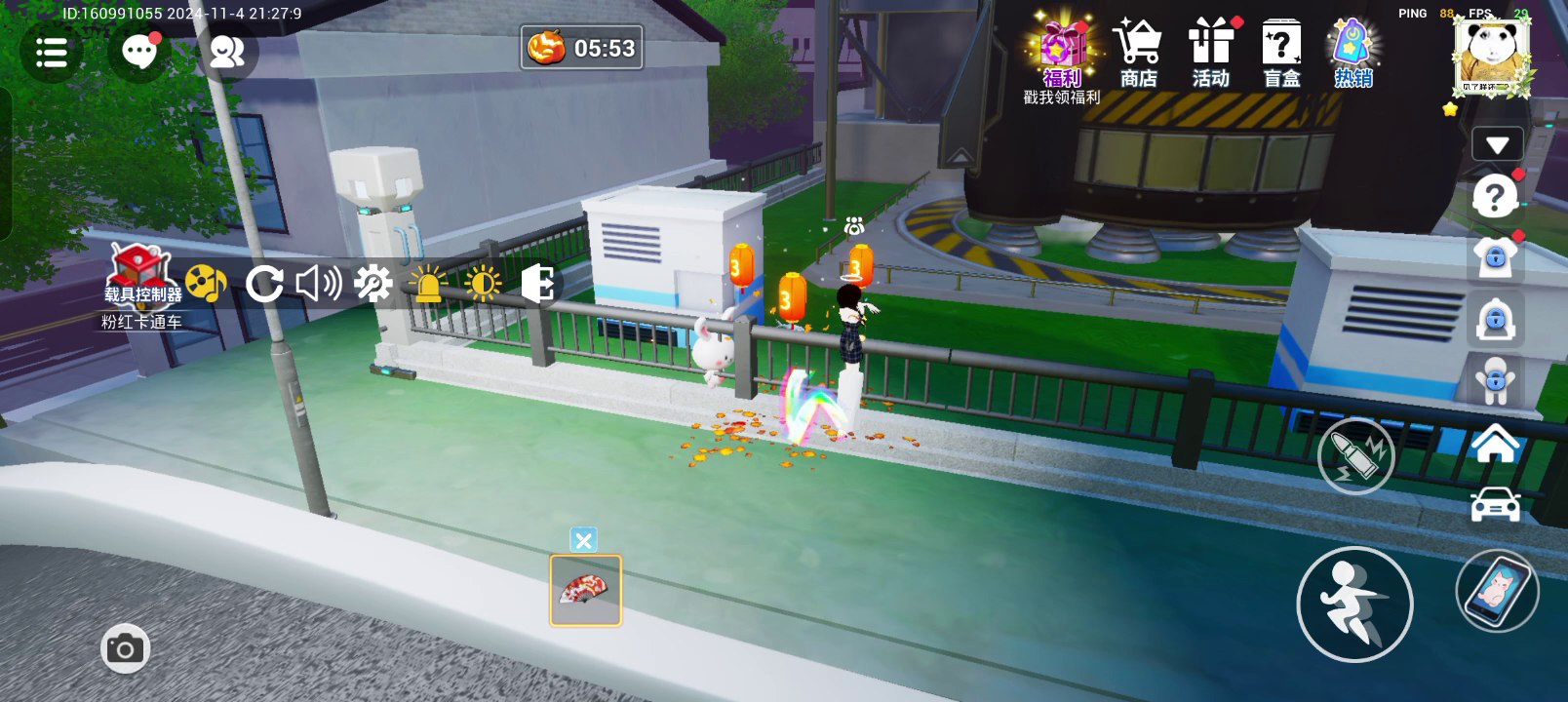Screen dimensions: 1568x702
Task: Tap the running figure sprint button
Action: click(1354, 604)
